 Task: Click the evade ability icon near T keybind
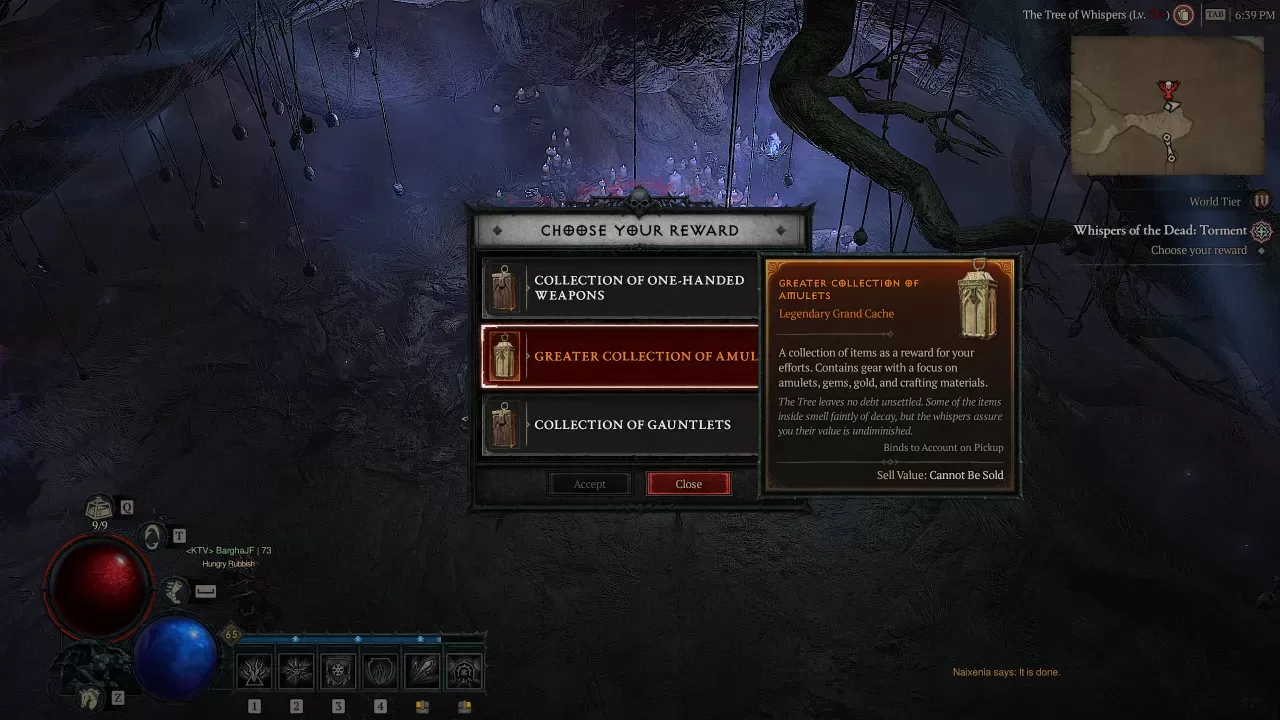(x=151, y=536)
